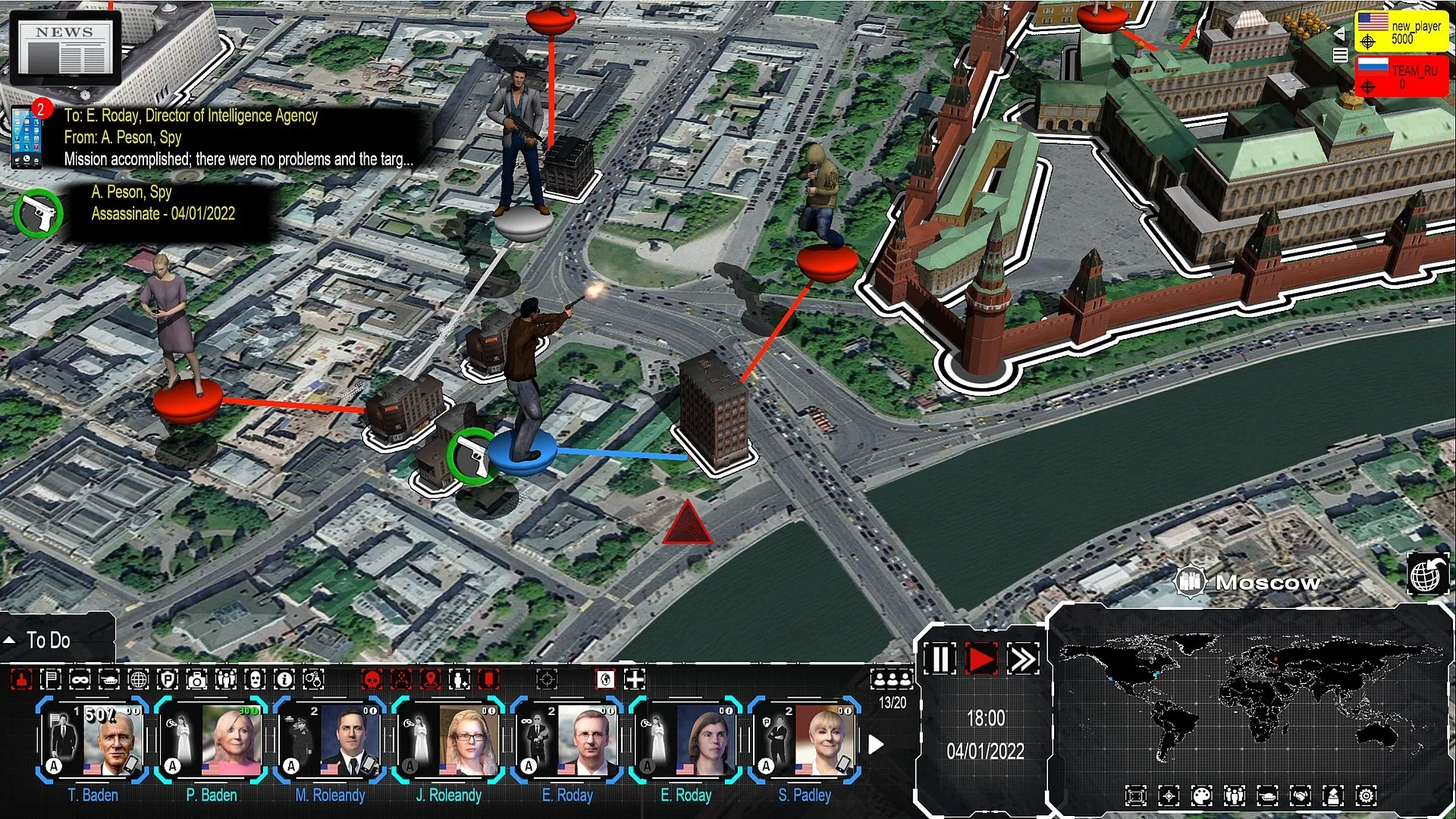
Task: Select the red agent placement icon
Action: pyautogui.click(x=21, y=679)
